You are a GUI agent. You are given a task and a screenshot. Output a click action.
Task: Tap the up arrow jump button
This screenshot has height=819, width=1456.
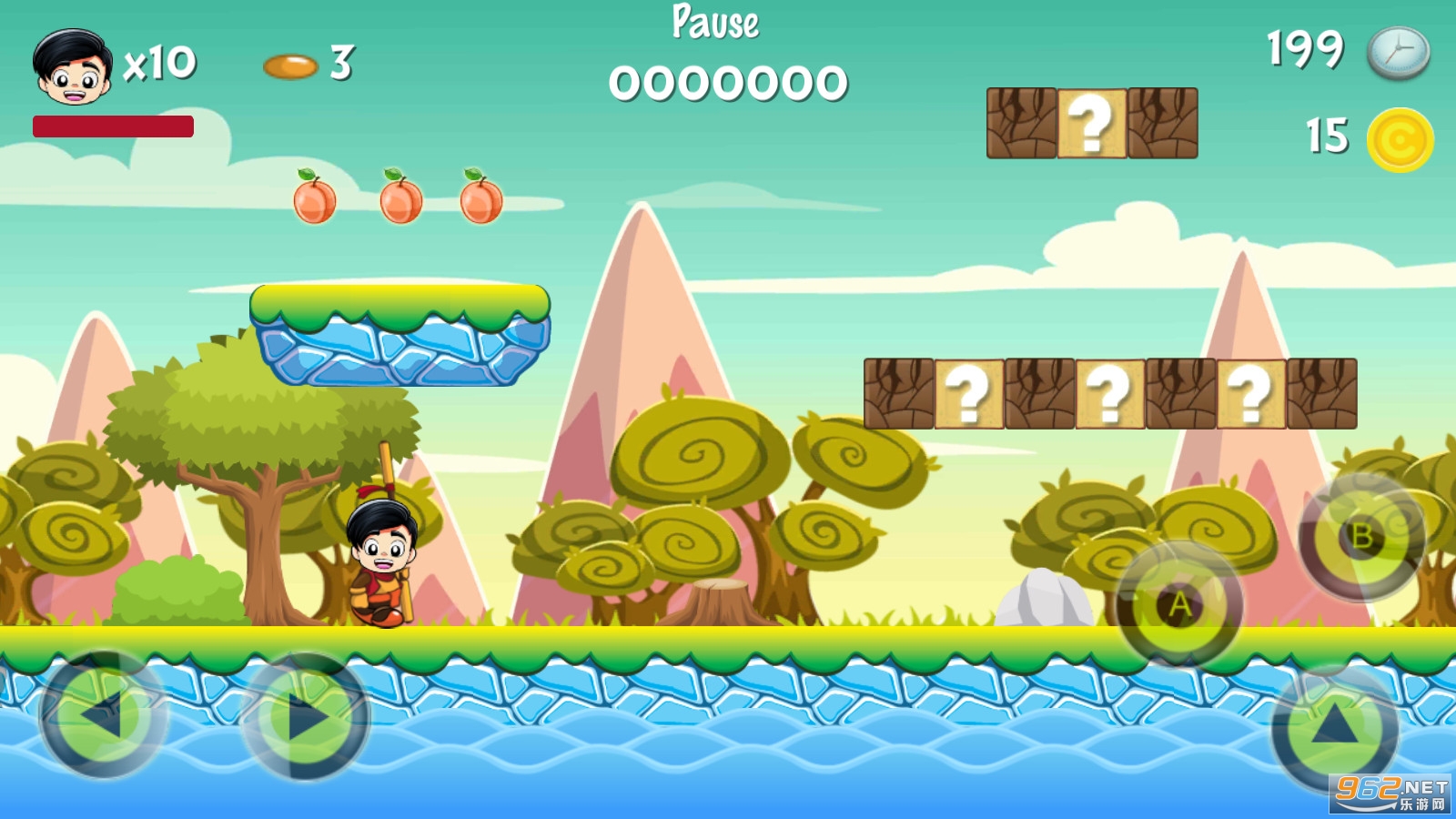coord(1335,725)
